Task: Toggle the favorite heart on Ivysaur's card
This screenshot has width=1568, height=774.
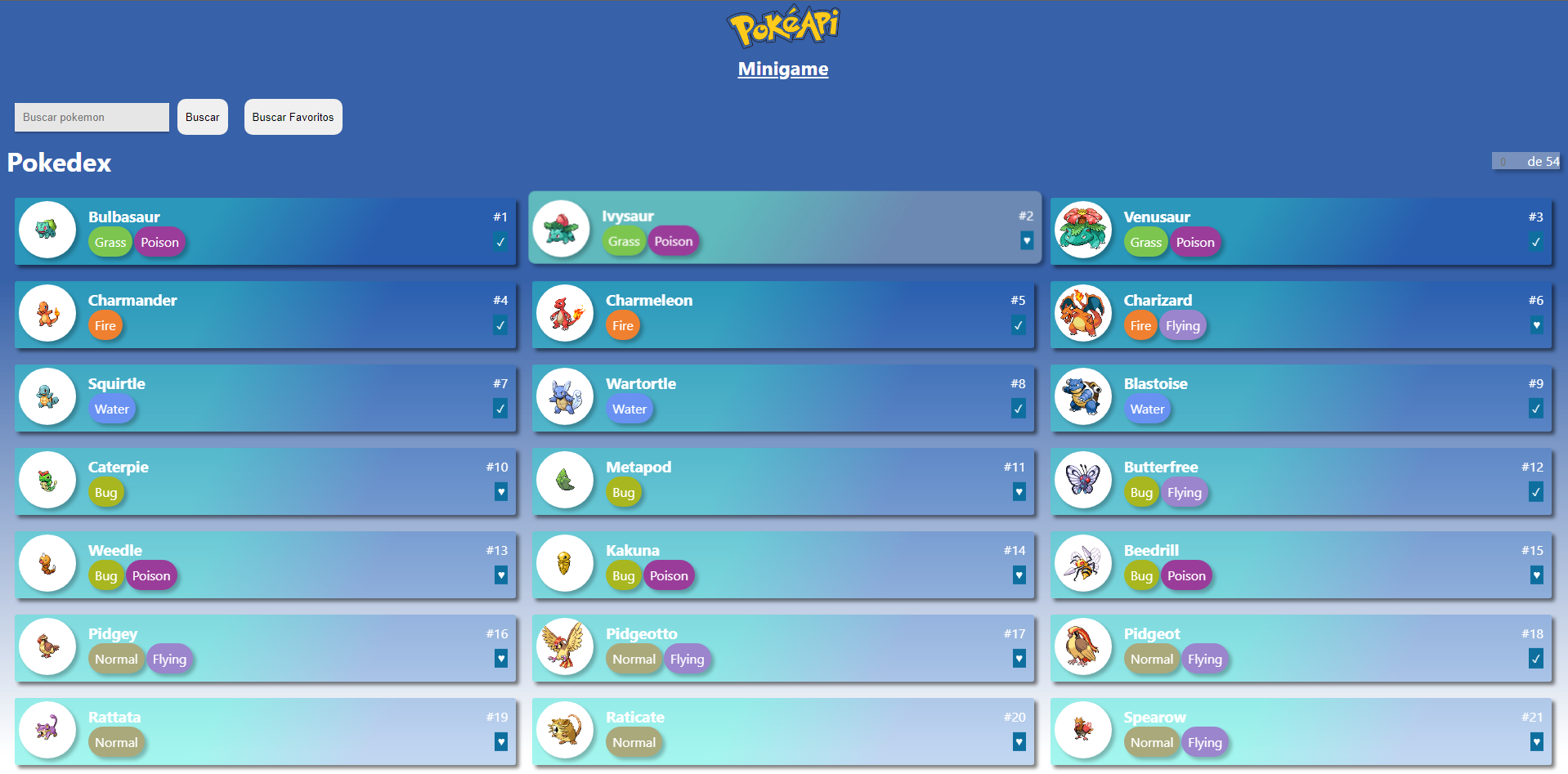Action: (1027, 241)
